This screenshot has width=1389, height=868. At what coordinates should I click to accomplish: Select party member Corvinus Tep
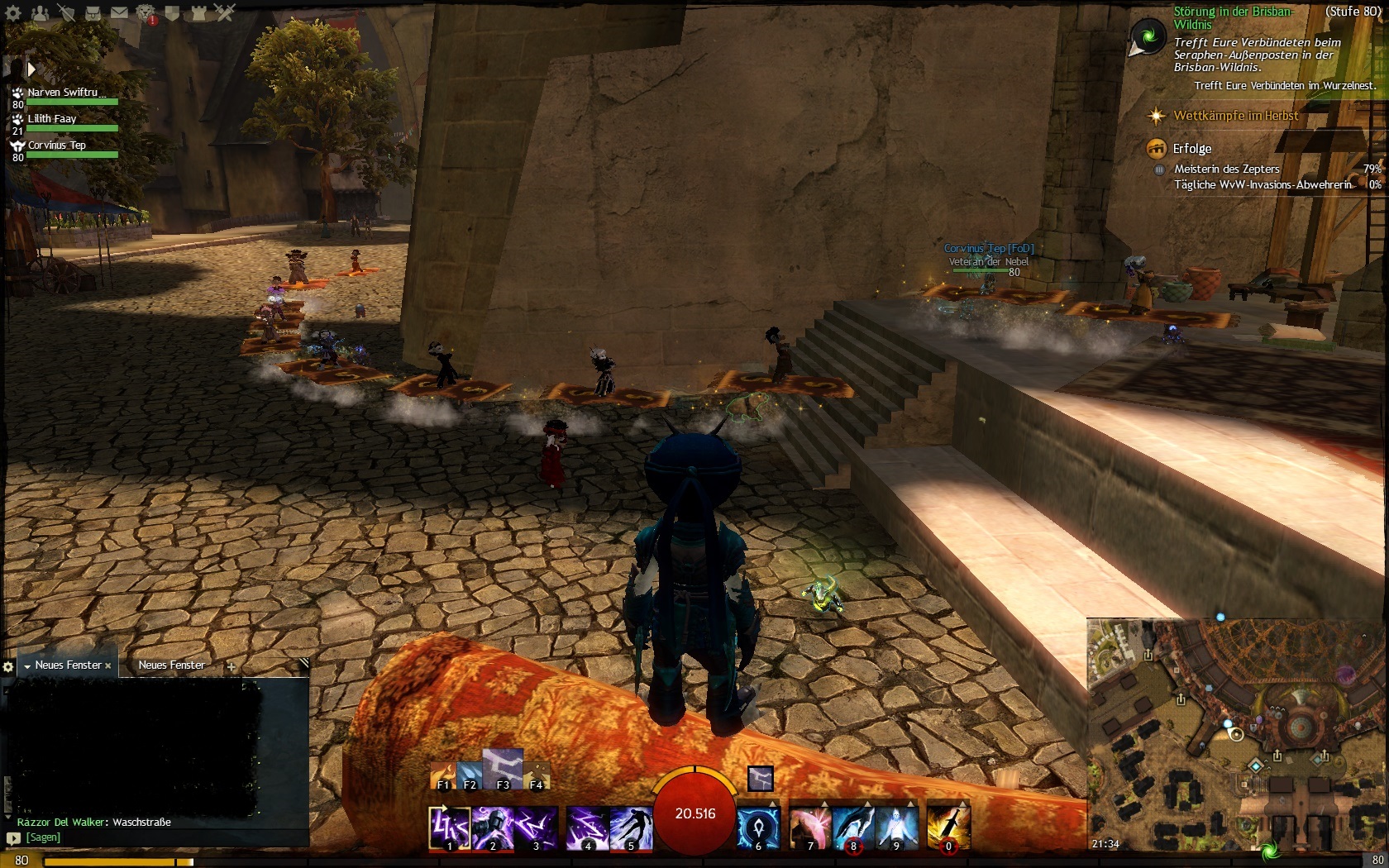[56, 145]
